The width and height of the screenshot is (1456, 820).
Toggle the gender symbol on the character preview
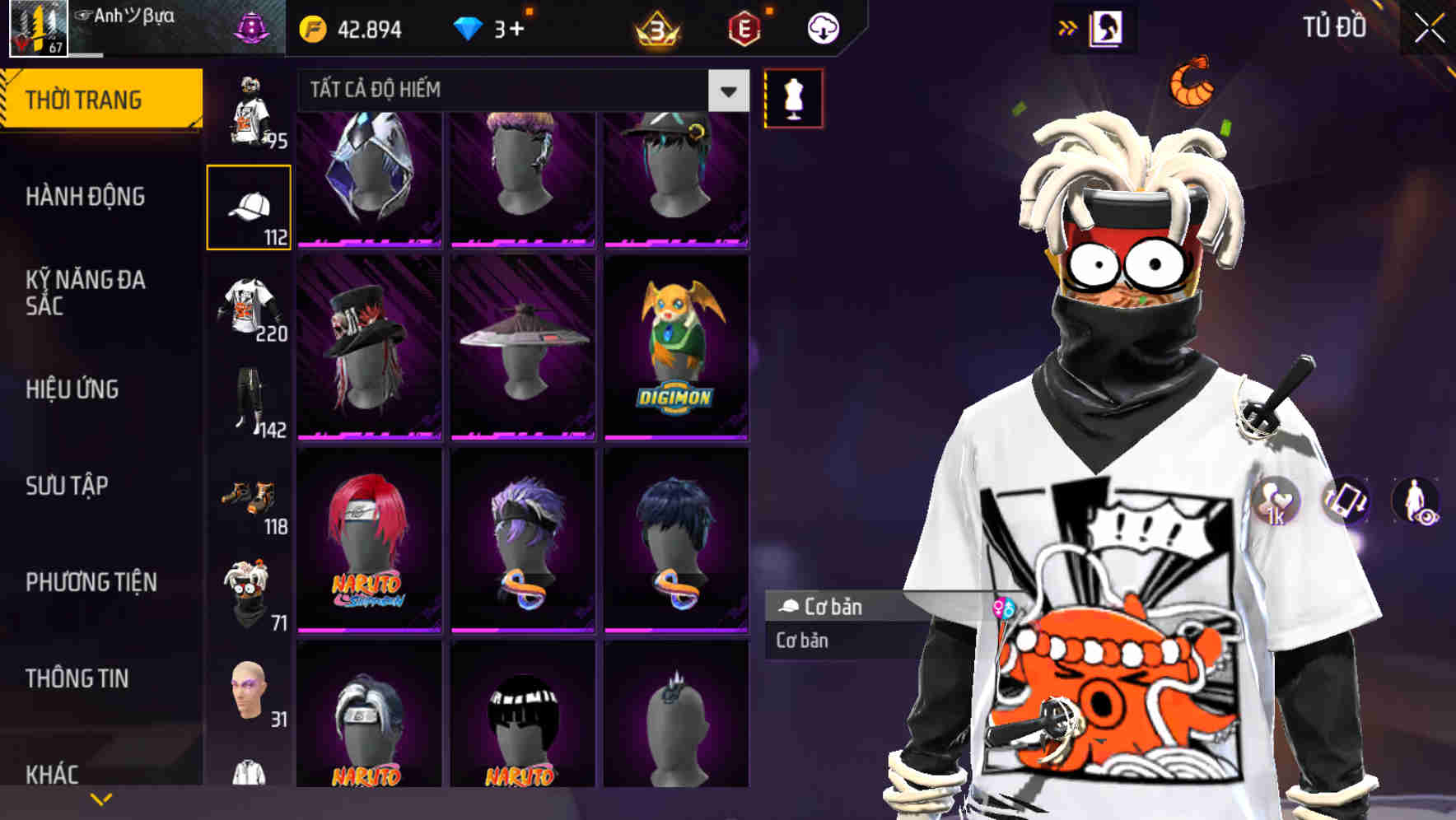click(x=1003, y=608)
